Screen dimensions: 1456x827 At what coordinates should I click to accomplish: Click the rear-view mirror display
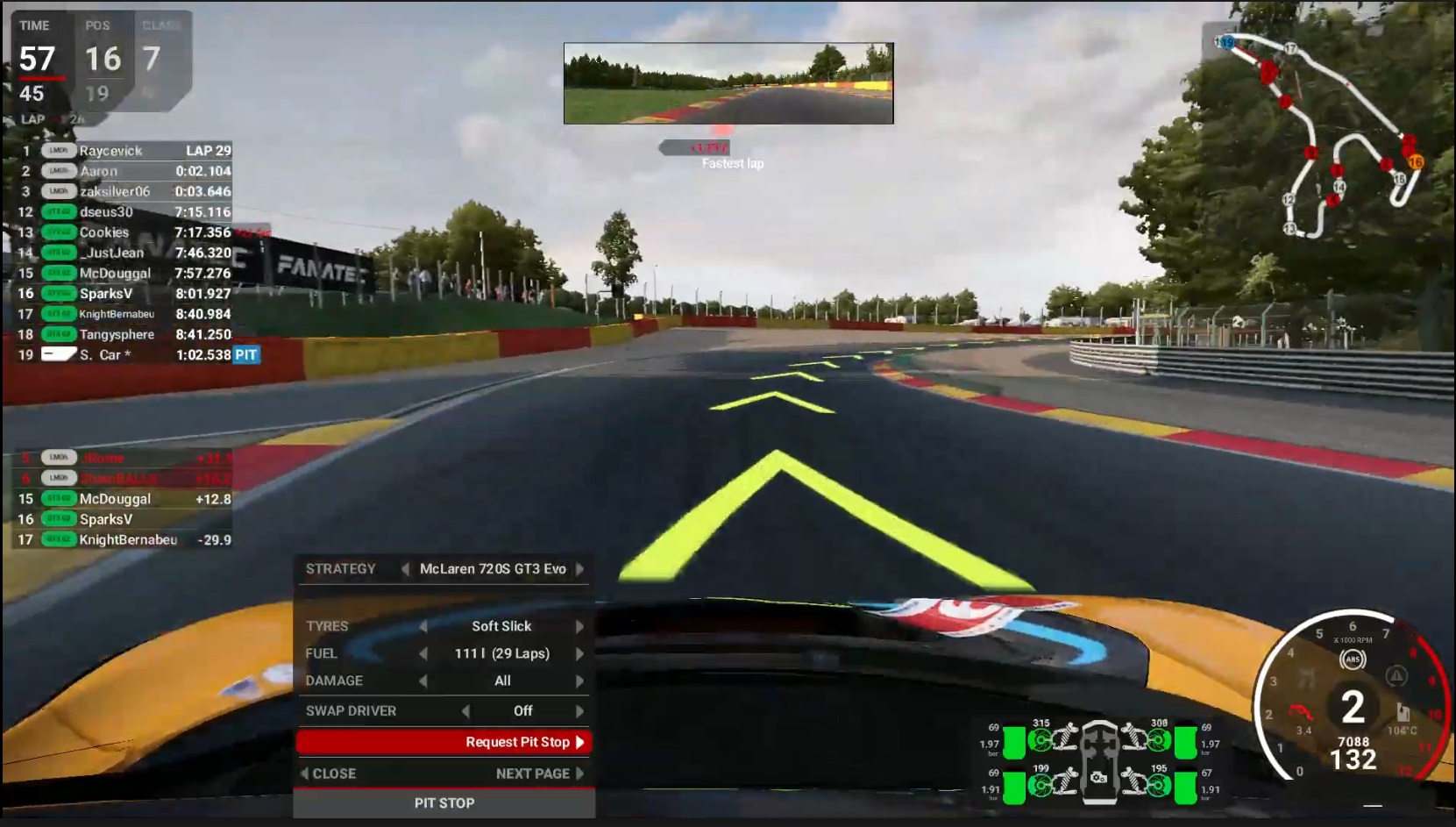(728, 83)
